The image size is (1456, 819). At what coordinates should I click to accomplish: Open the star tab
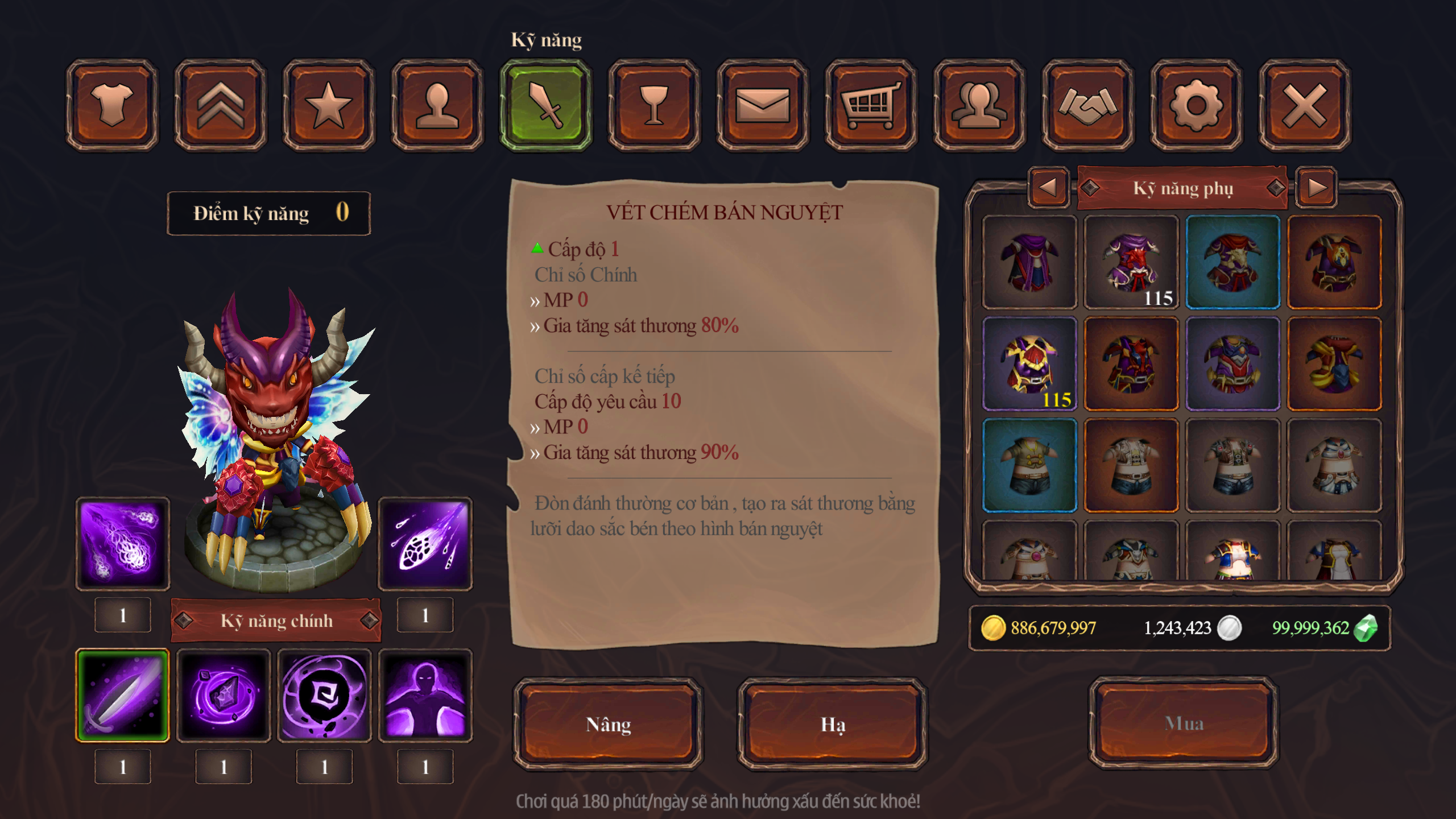329,105
